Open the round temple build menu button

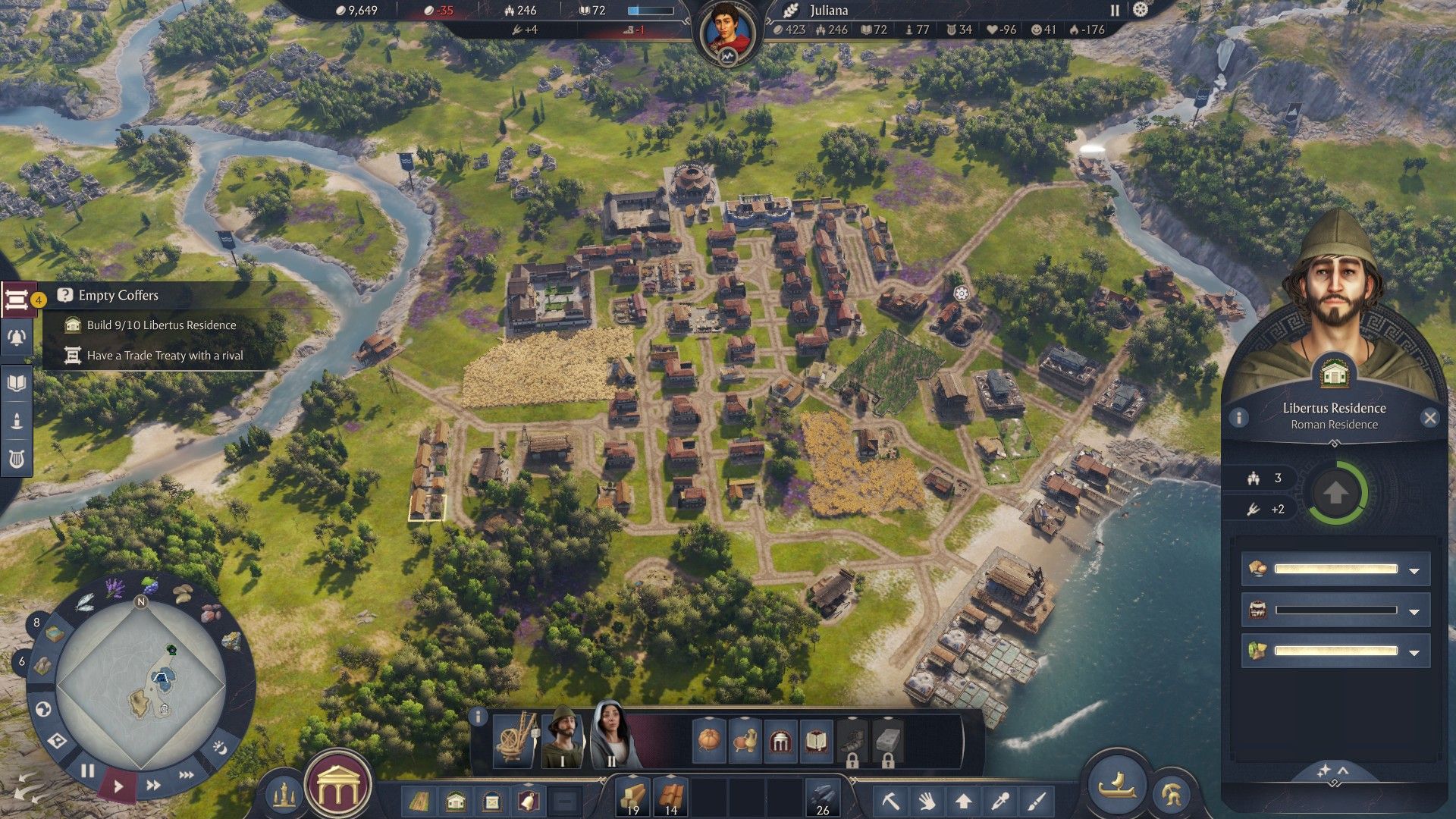click(337, 789)
